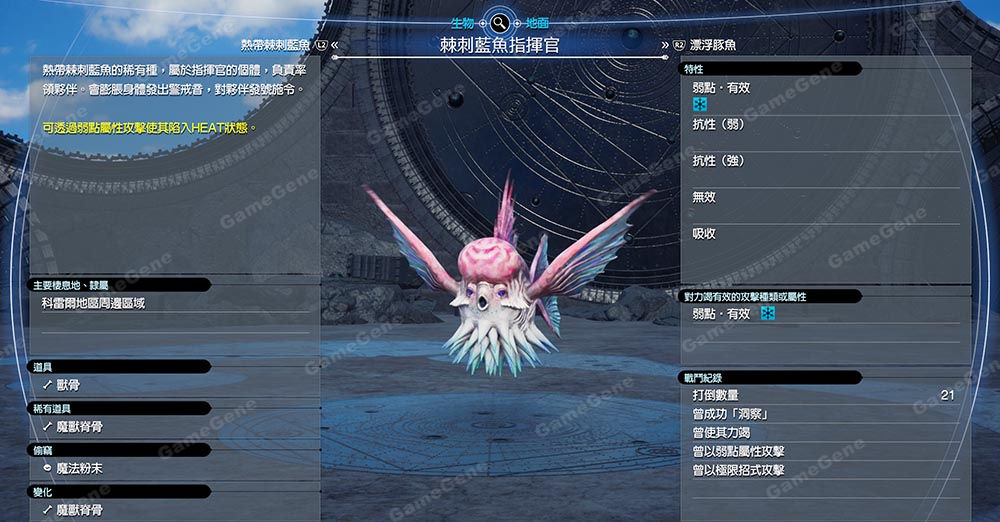Image resolution: width=1000 pixels, height=522 pixels.
Task: Click the ice icon in the 對力竭有效 section
Action: (x=768, y=314)
